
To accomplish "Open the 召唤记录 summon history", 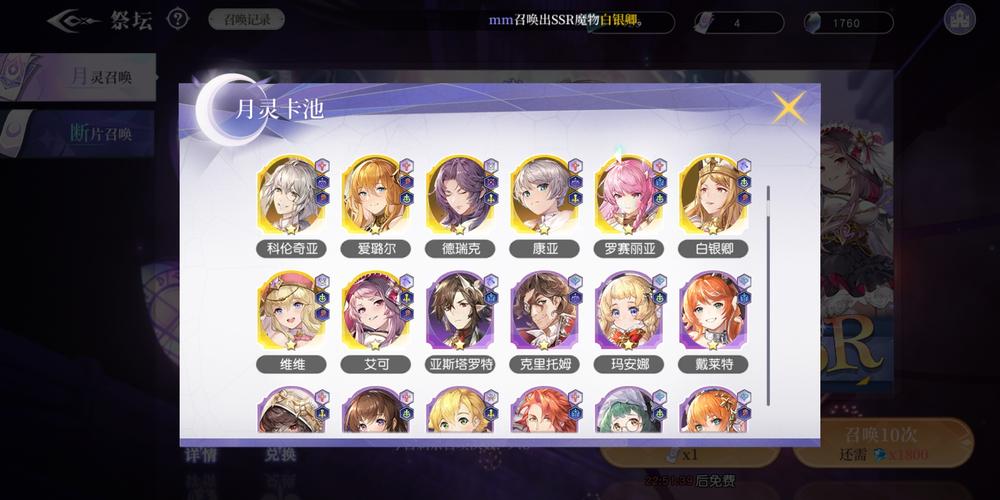I will point(246,19).
